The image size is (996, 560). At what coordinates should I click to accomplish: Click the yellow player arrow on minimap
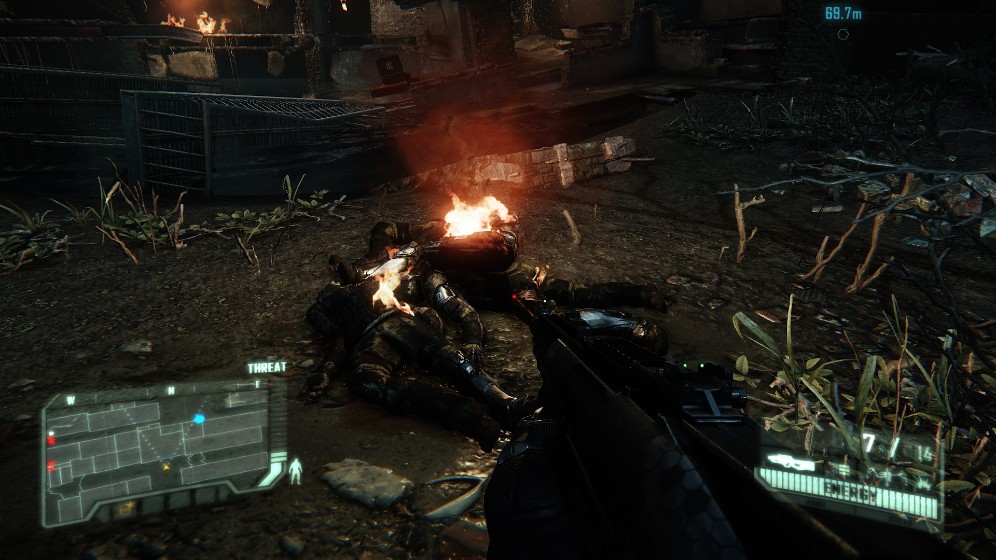click(x=166, y=465)
